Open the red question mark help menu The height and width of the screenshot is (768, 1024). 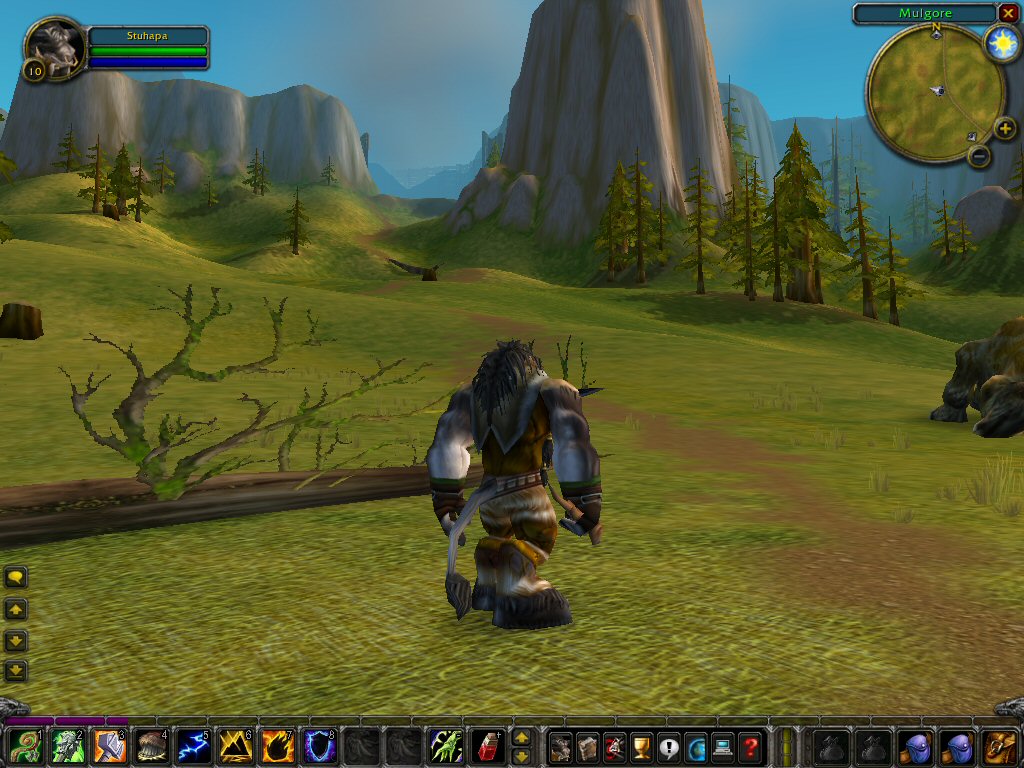tap(750, 746)
